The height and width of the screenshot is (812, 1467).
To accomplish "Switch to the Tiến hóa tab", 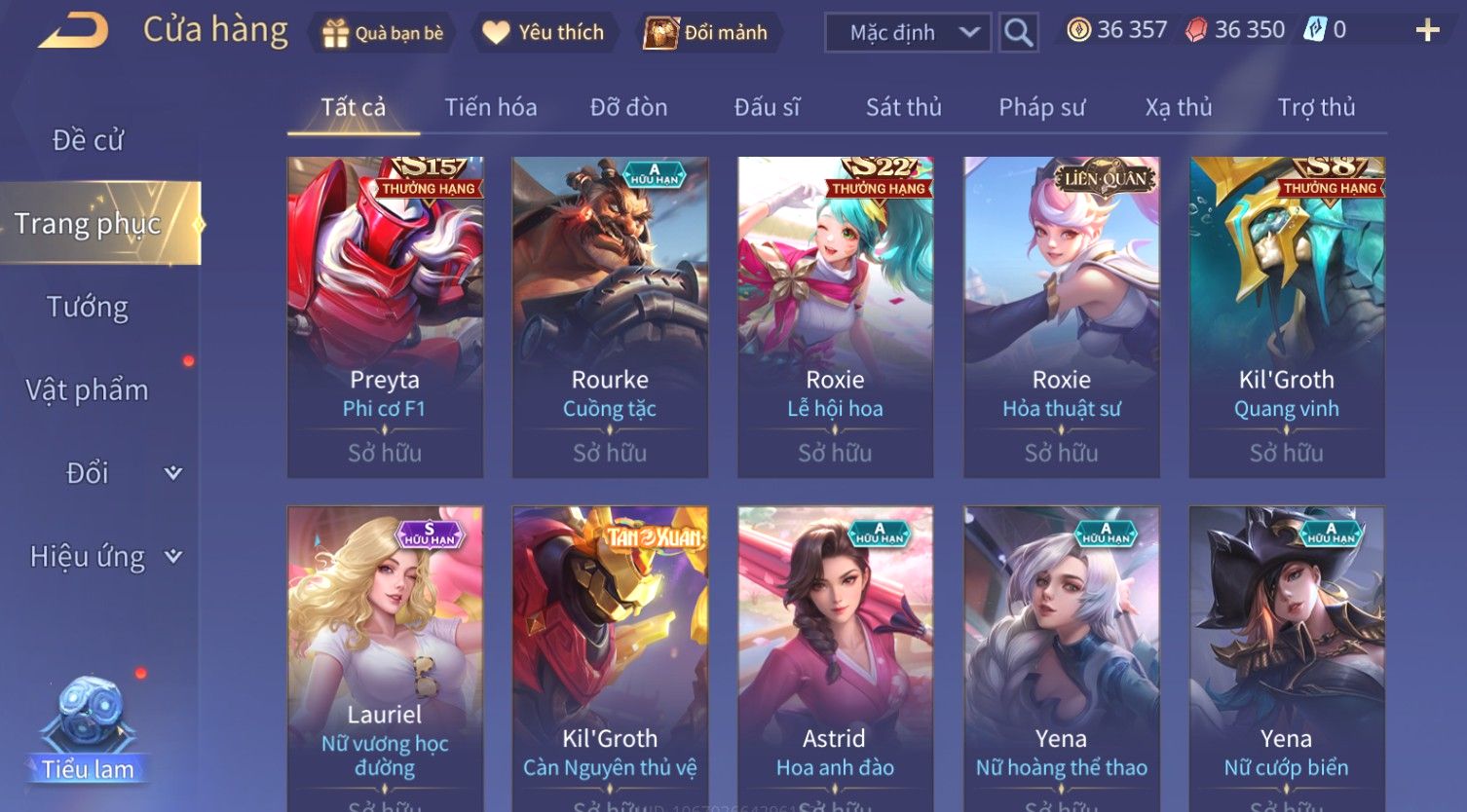I will (491, 107).
